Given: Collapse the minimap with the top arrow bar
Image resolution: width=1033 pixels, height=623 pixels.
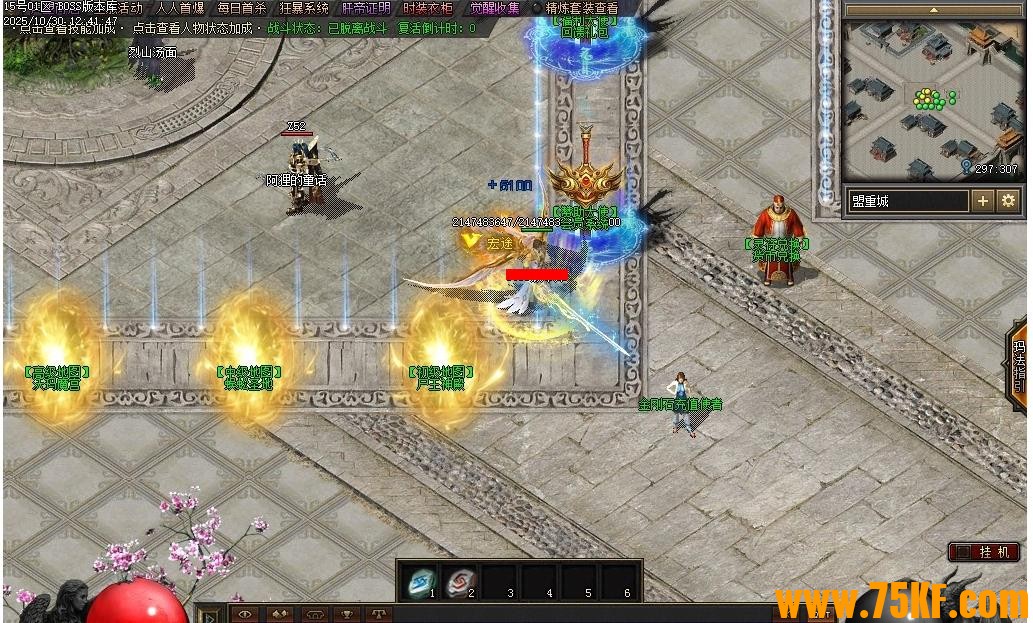Looking at the screenshot, I should (x=933, y=9).
